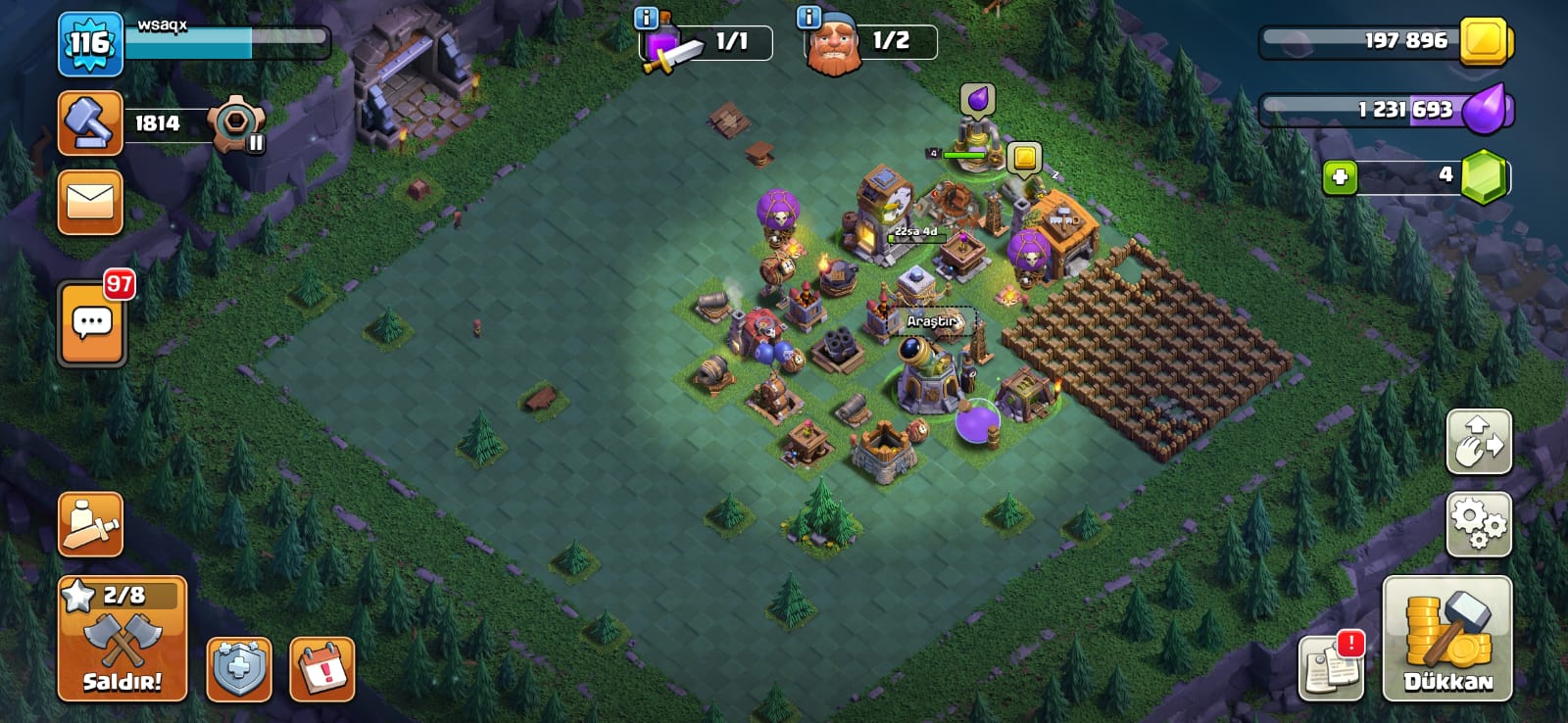Viewport: 1568px width, 723px height.
Task: Open the mail inbox envelope
Action: (90, 203)
